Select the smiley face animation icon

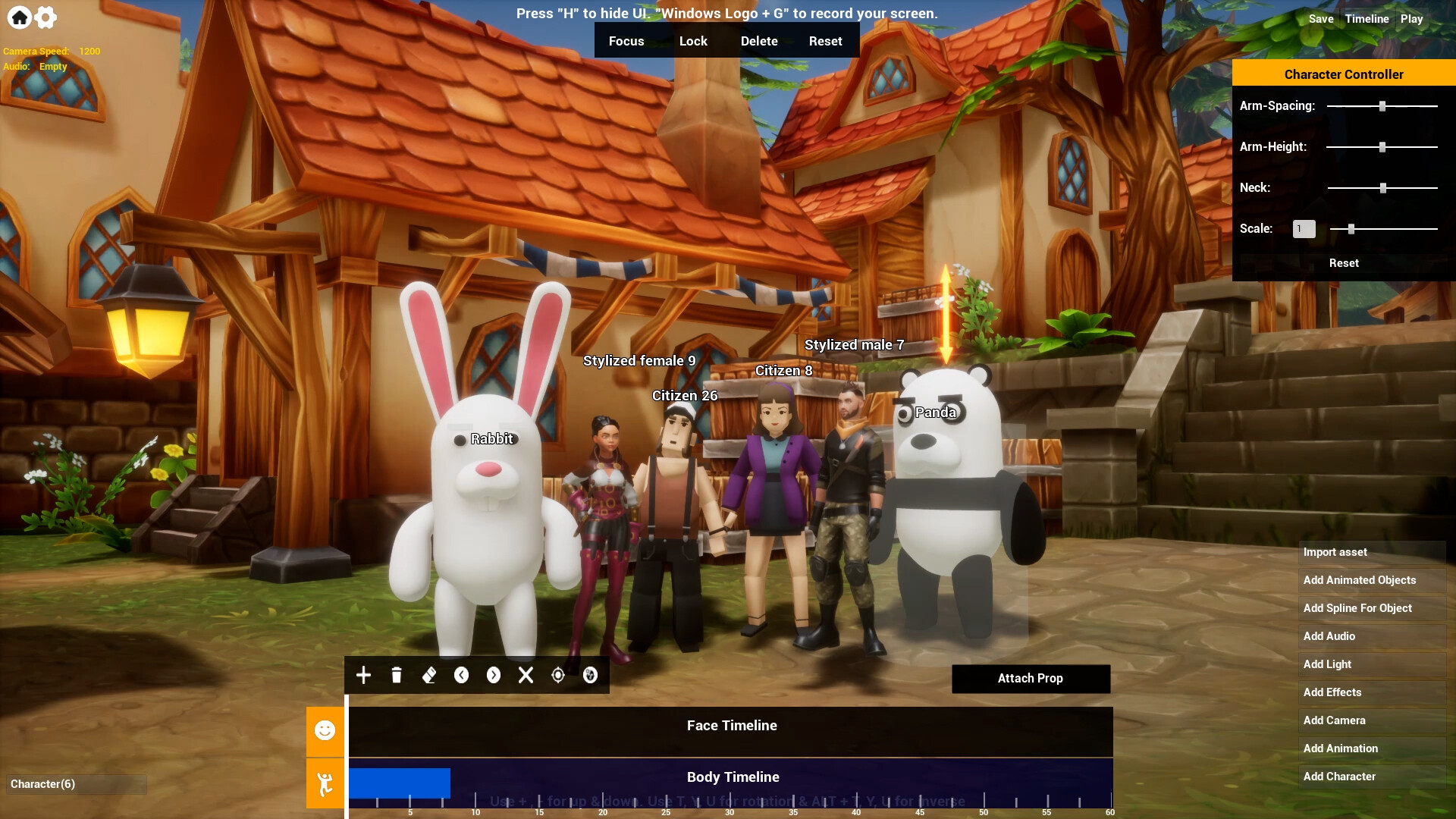[325, 730]
